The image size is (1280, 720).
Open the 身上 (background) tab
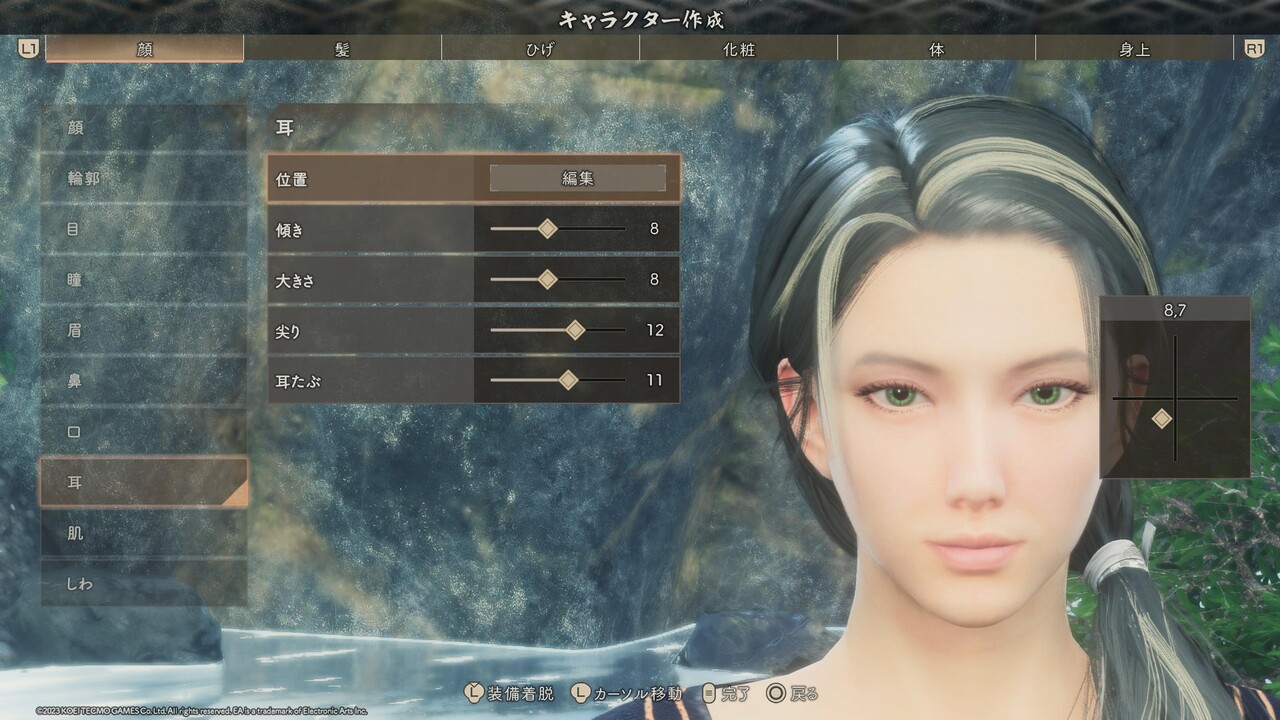(1134, 49)
